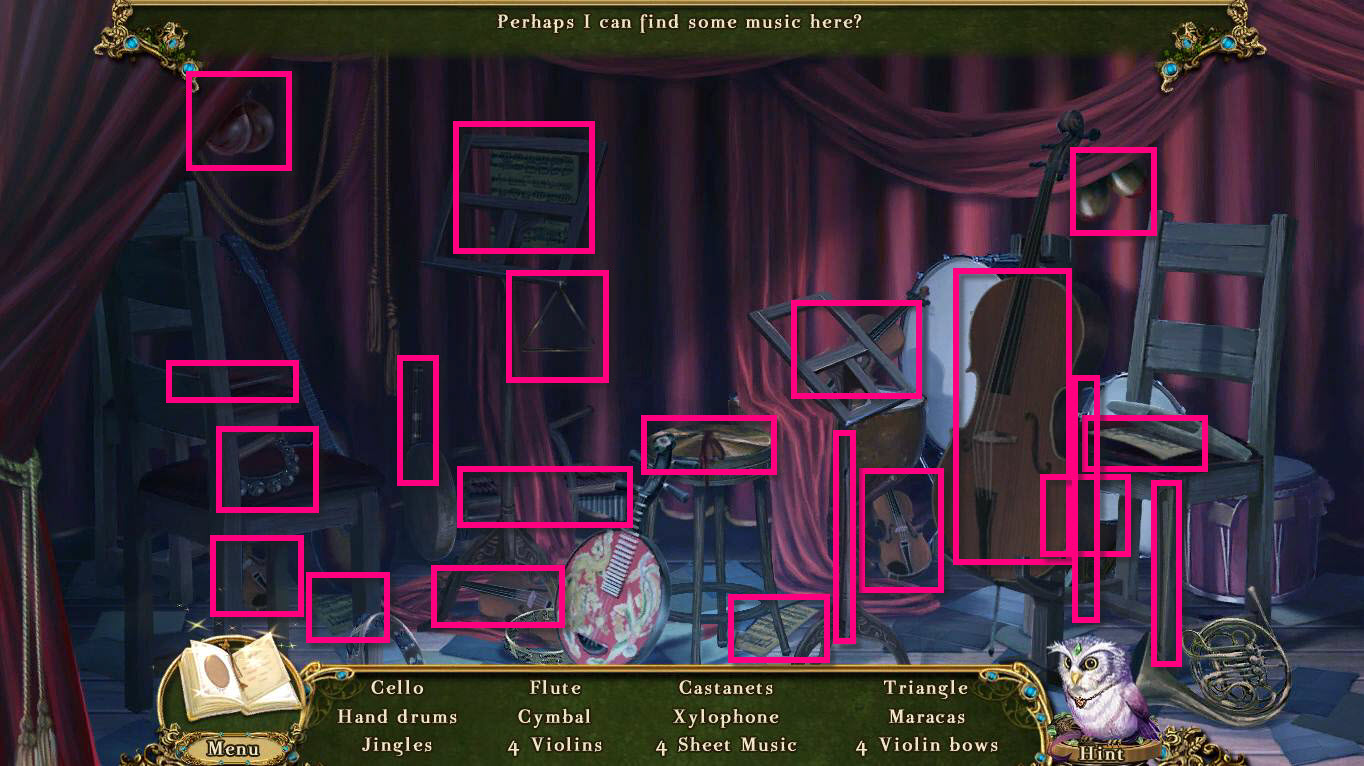This screenshot has height=766, width=1364.
Task: Click the 'Flute' word in the list
Action: pos(555,688)
